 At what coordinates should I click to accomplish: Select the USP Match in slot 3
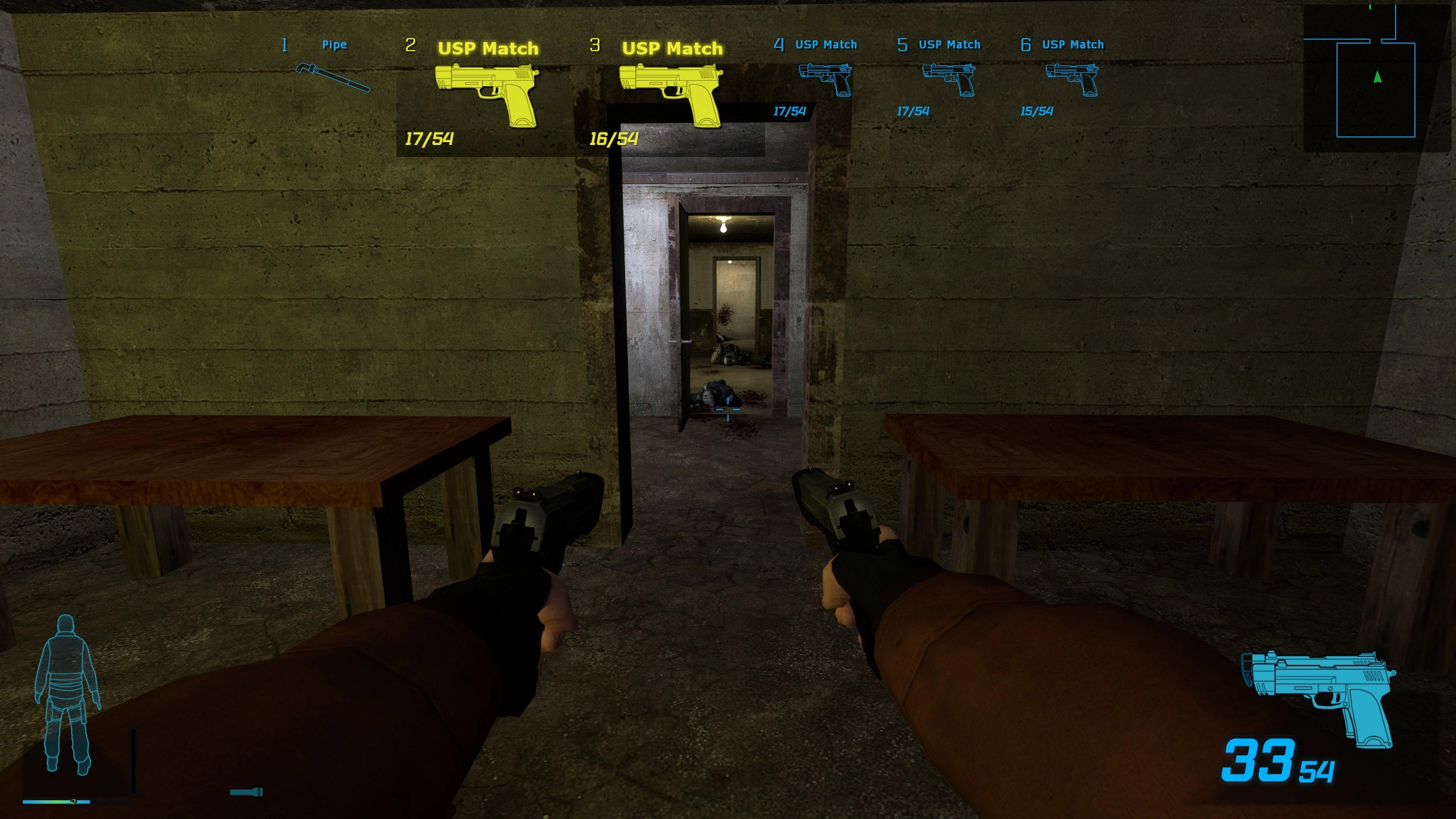coord(671,95)
